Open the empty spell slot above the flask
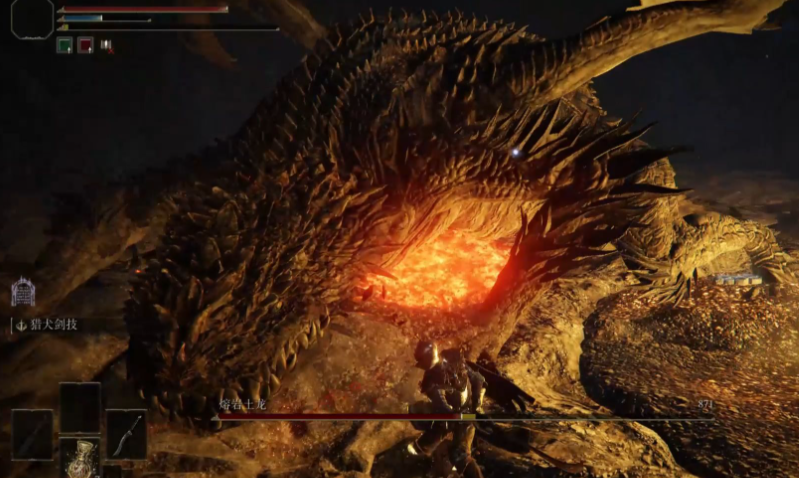 click(x=80, y=407)
